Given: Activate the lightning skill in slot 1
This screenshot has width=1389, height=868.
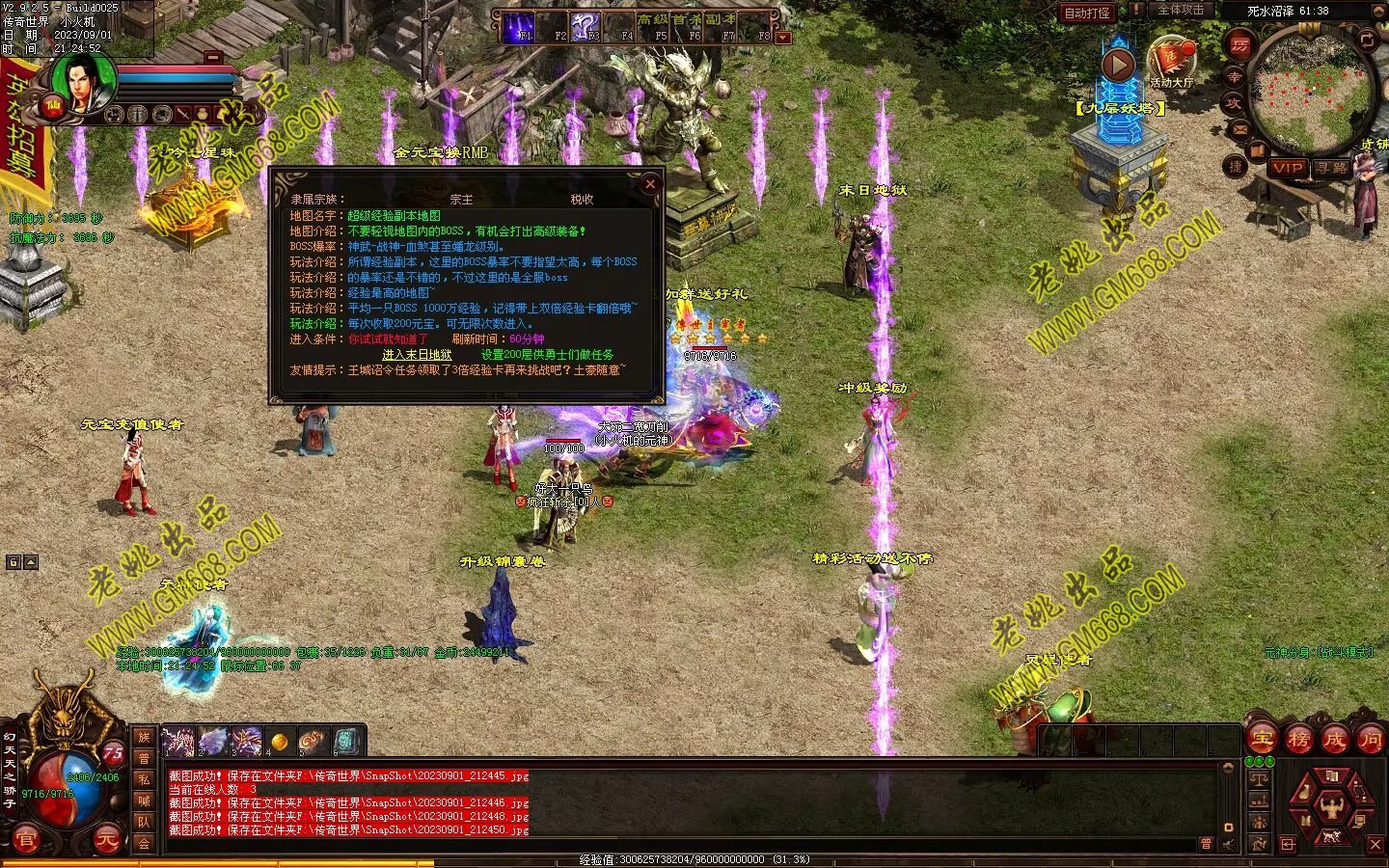Looking at the screenshot, I should point(178,742).
